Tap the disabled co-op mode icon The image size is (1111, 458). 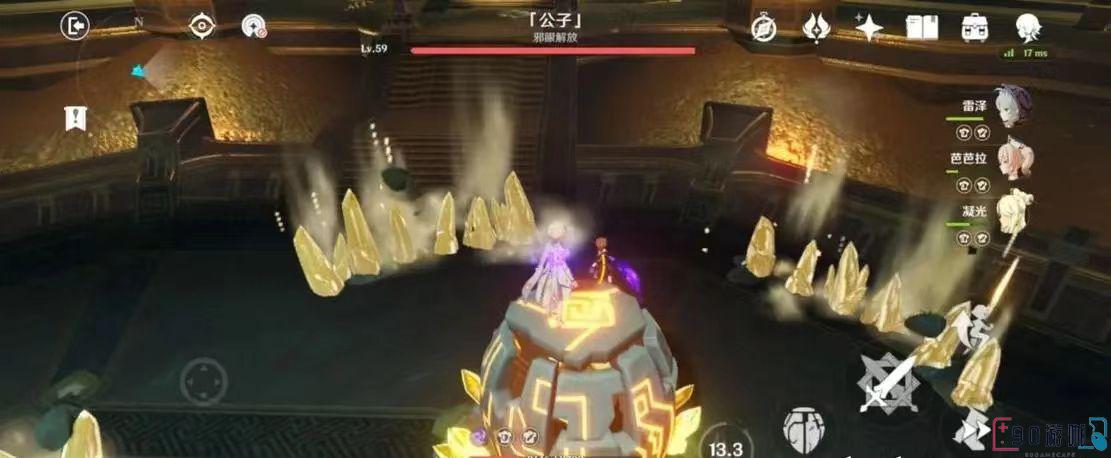click(254, 26)
